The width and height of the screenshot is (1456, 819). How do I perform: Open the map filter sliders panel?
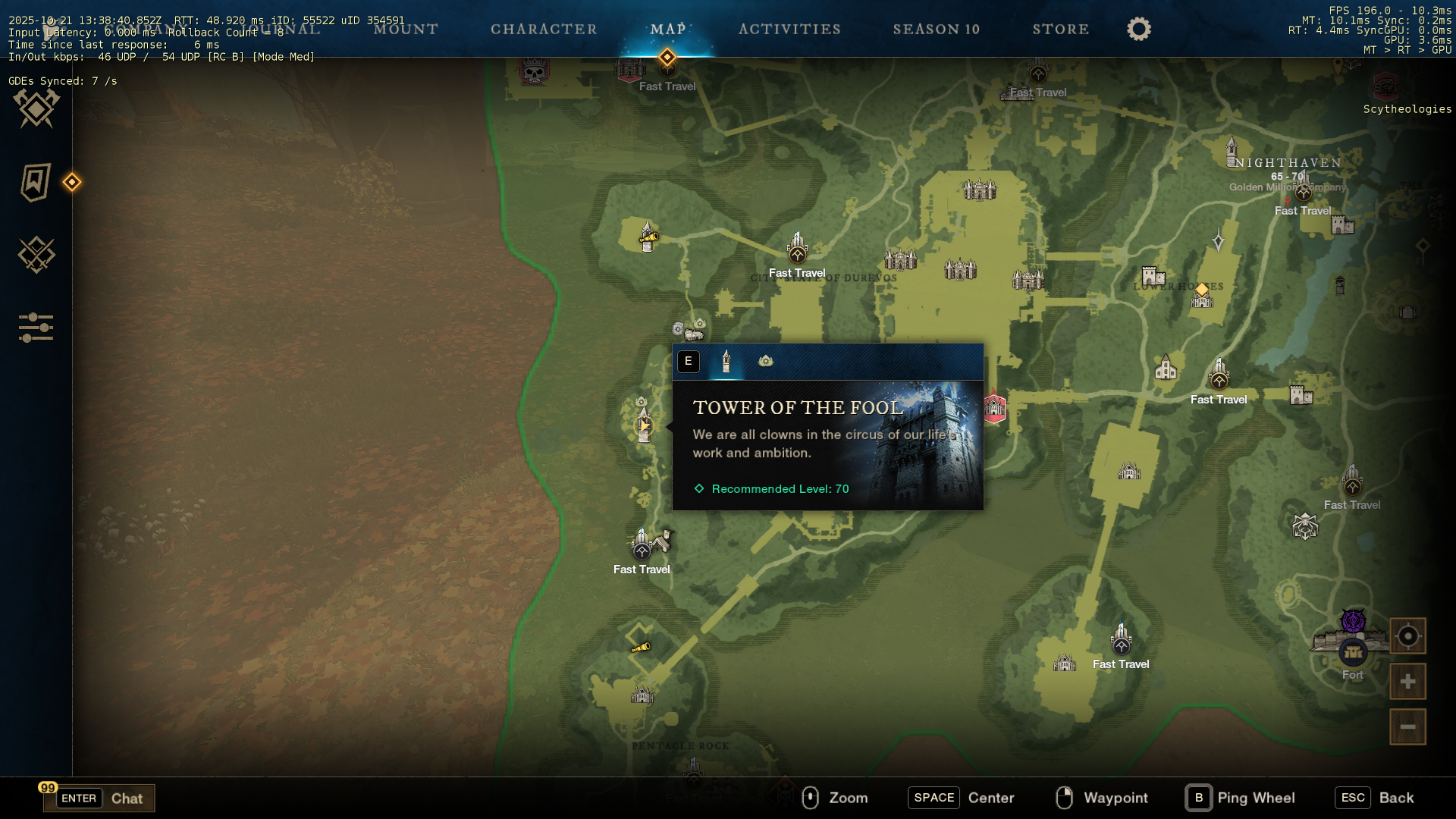pos(36,328)
